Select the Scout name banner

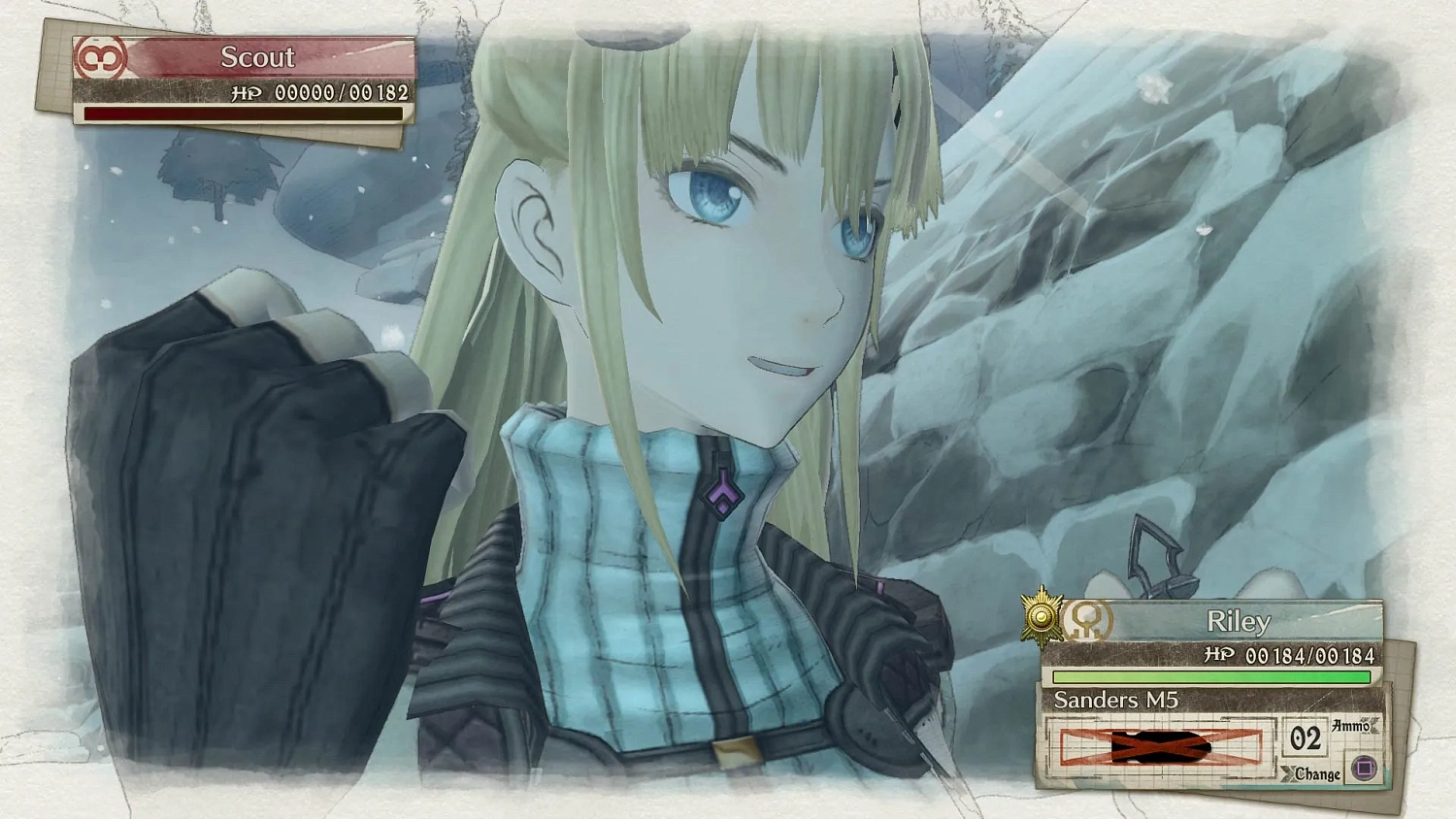coord(258,57)
